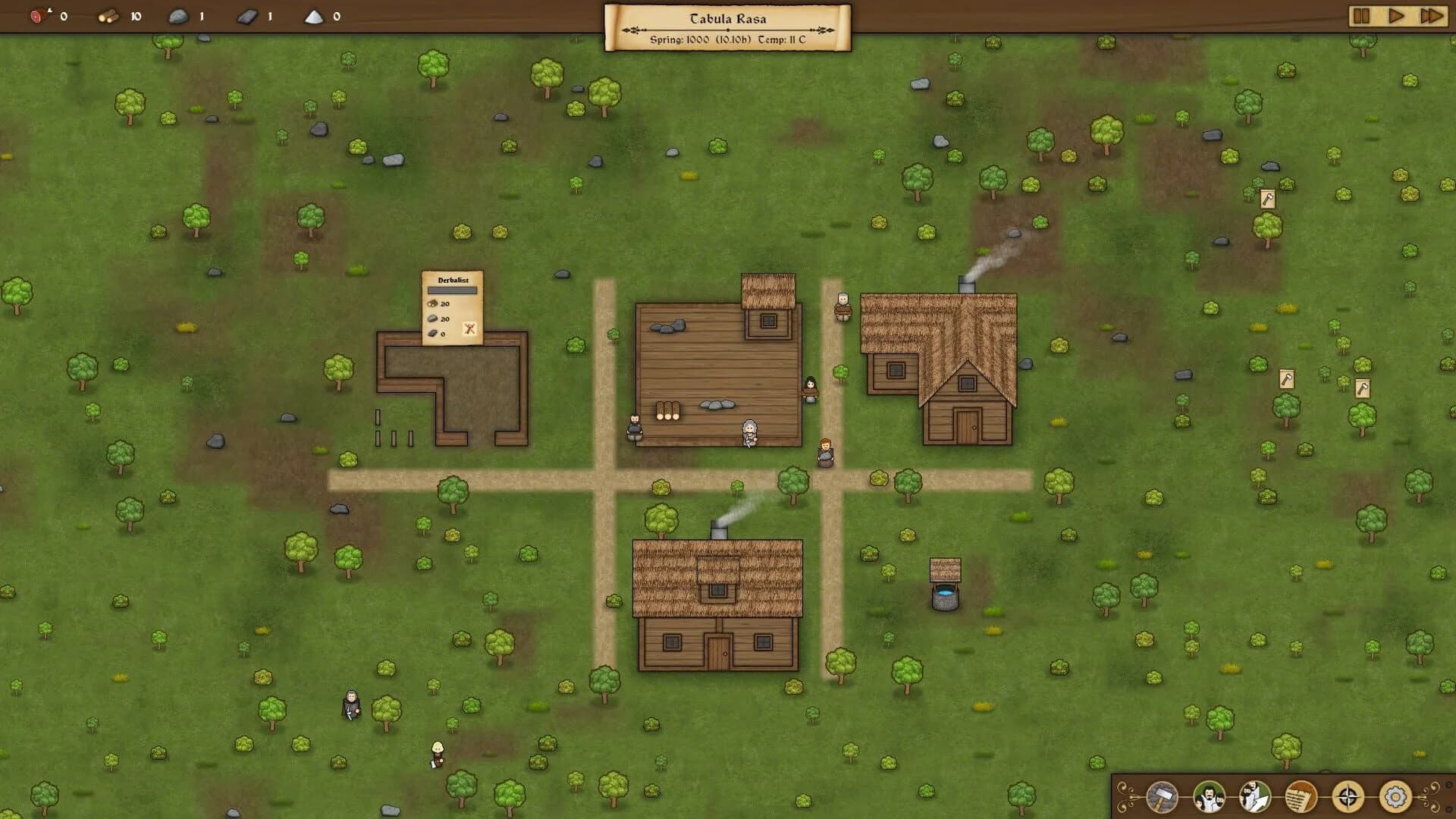Click the Herbalist construction progress bar

(x=452, y=290)
